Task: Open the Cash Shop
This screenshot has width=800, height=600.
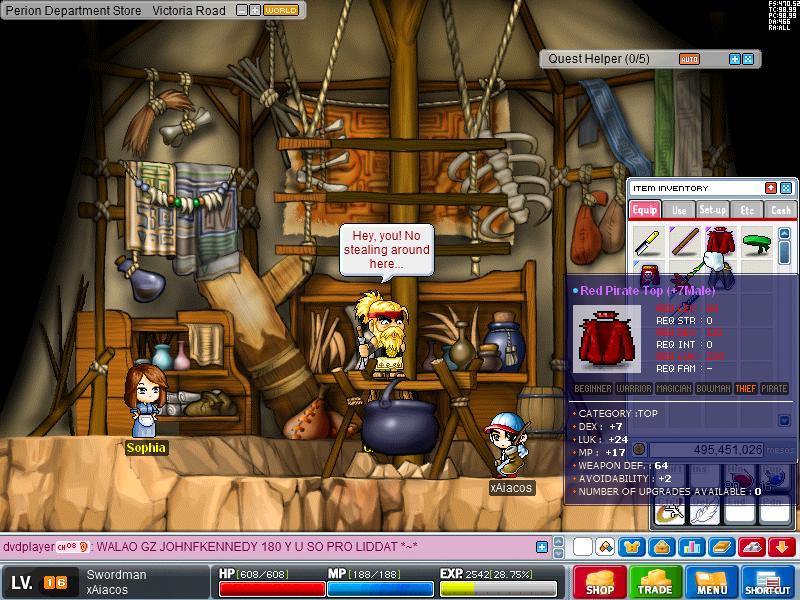Action: coord(600,582)
